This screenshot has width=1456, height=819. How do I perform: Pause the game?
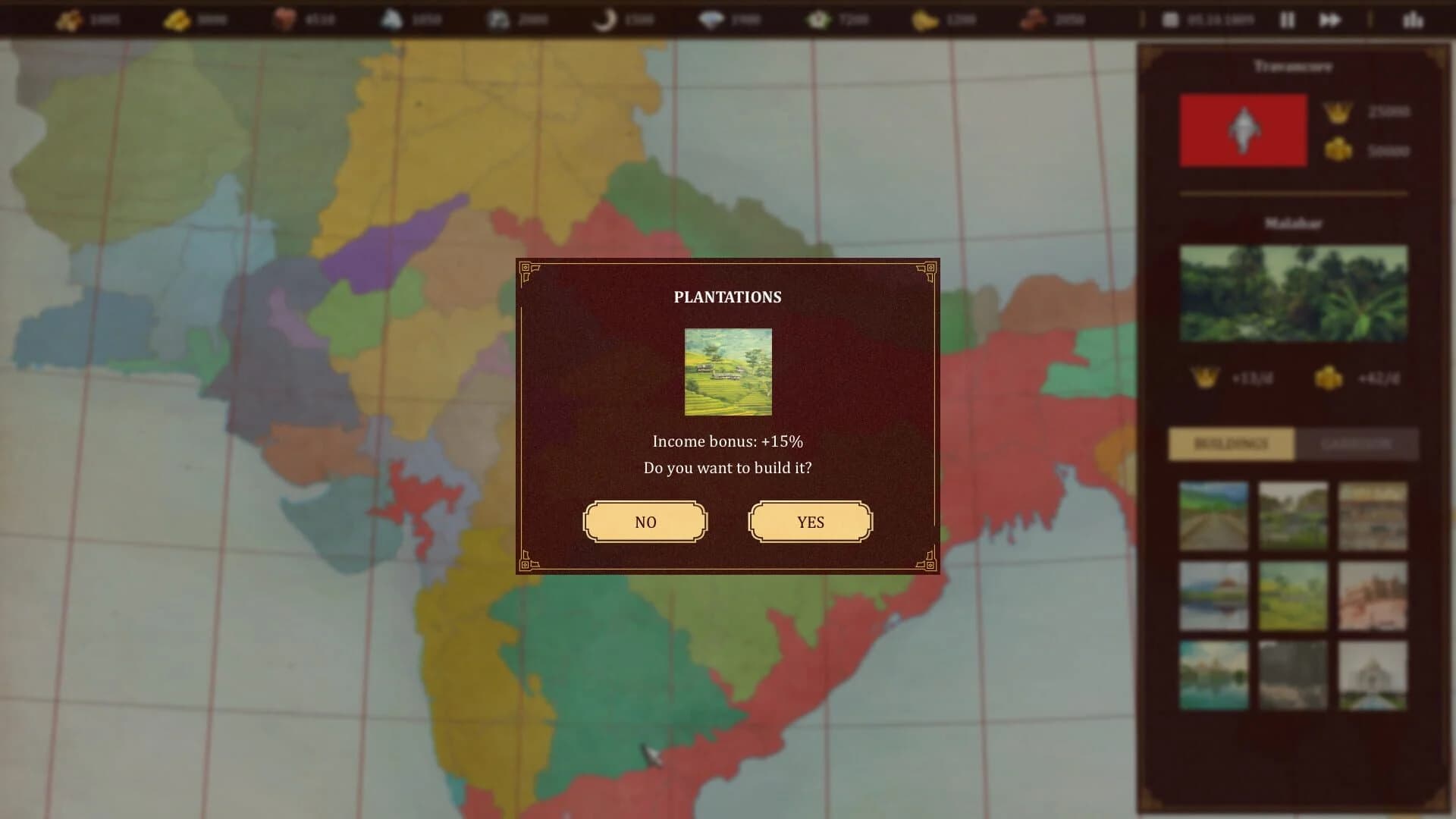1288,20
